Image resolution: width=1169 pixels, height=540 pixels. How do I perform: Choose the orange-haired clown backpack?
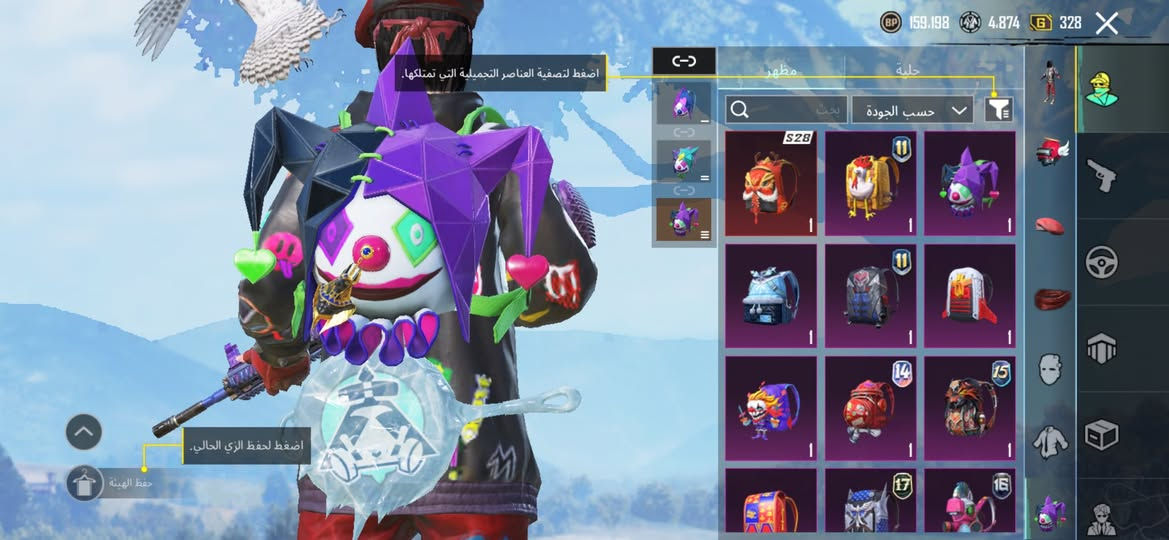click(770, 408)
